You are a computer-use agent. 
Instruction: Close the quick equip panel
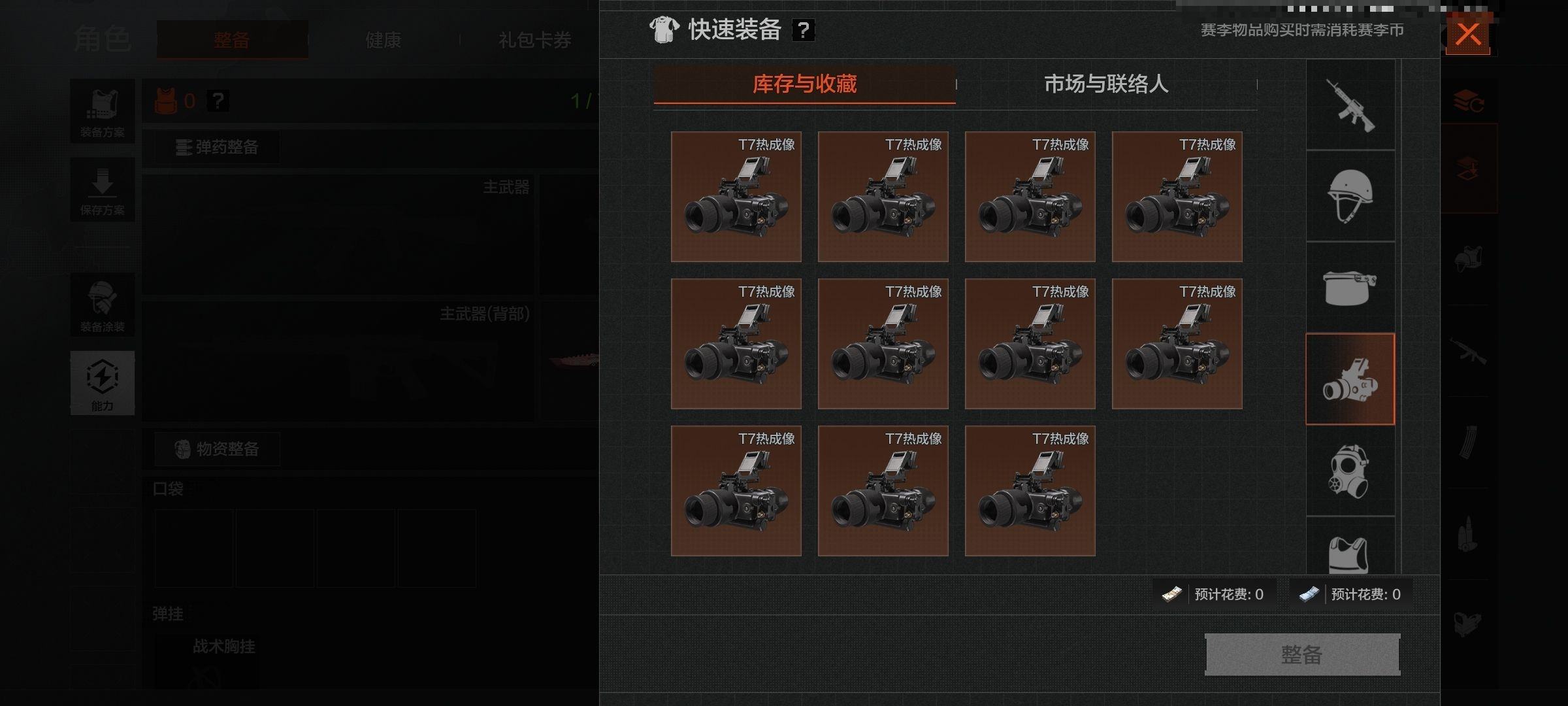(1467, 33)
